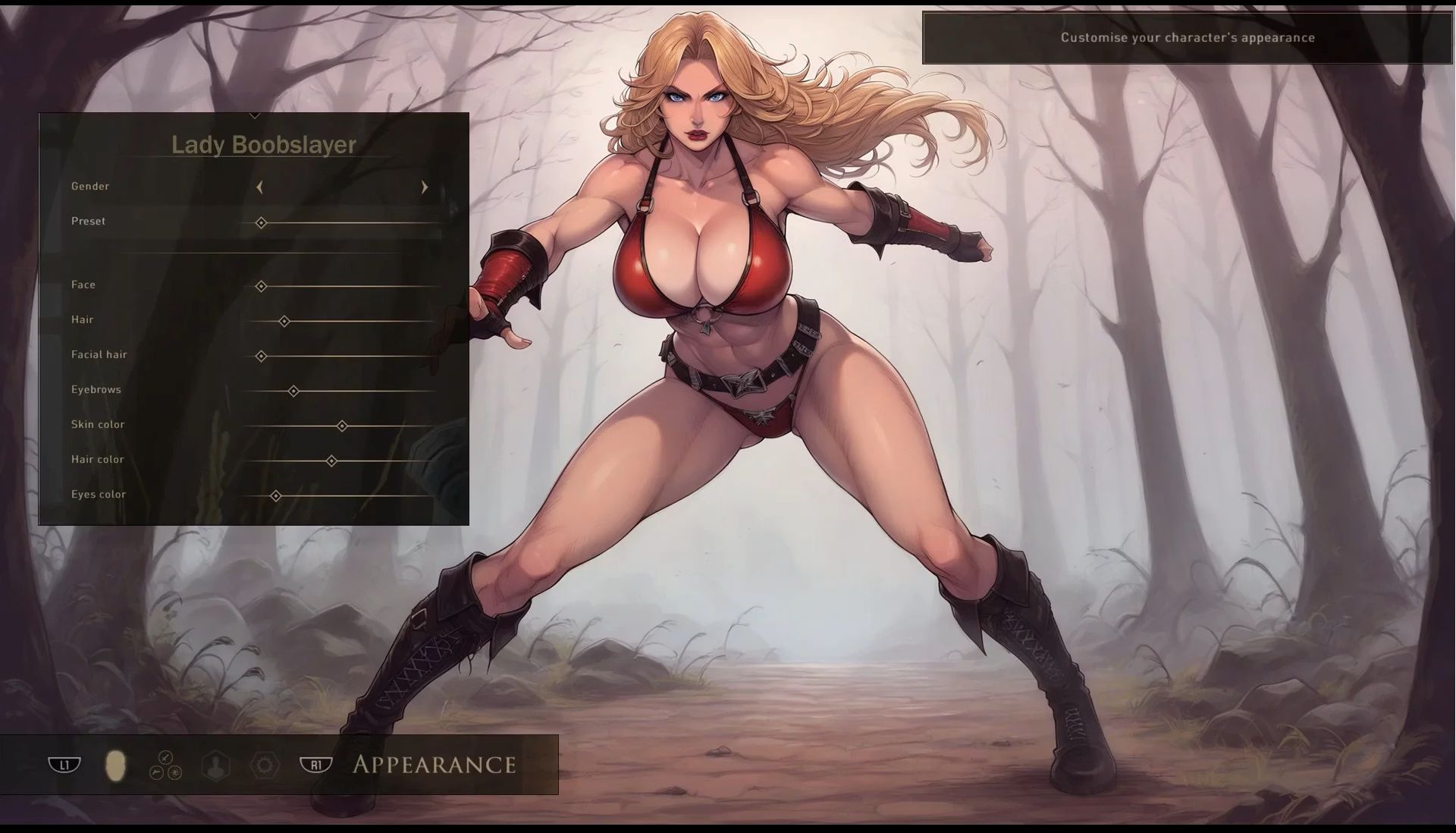Edit the character name Lady Boobslayer
The height and width of the screenshot is (833, 1456).
(263, 145)
